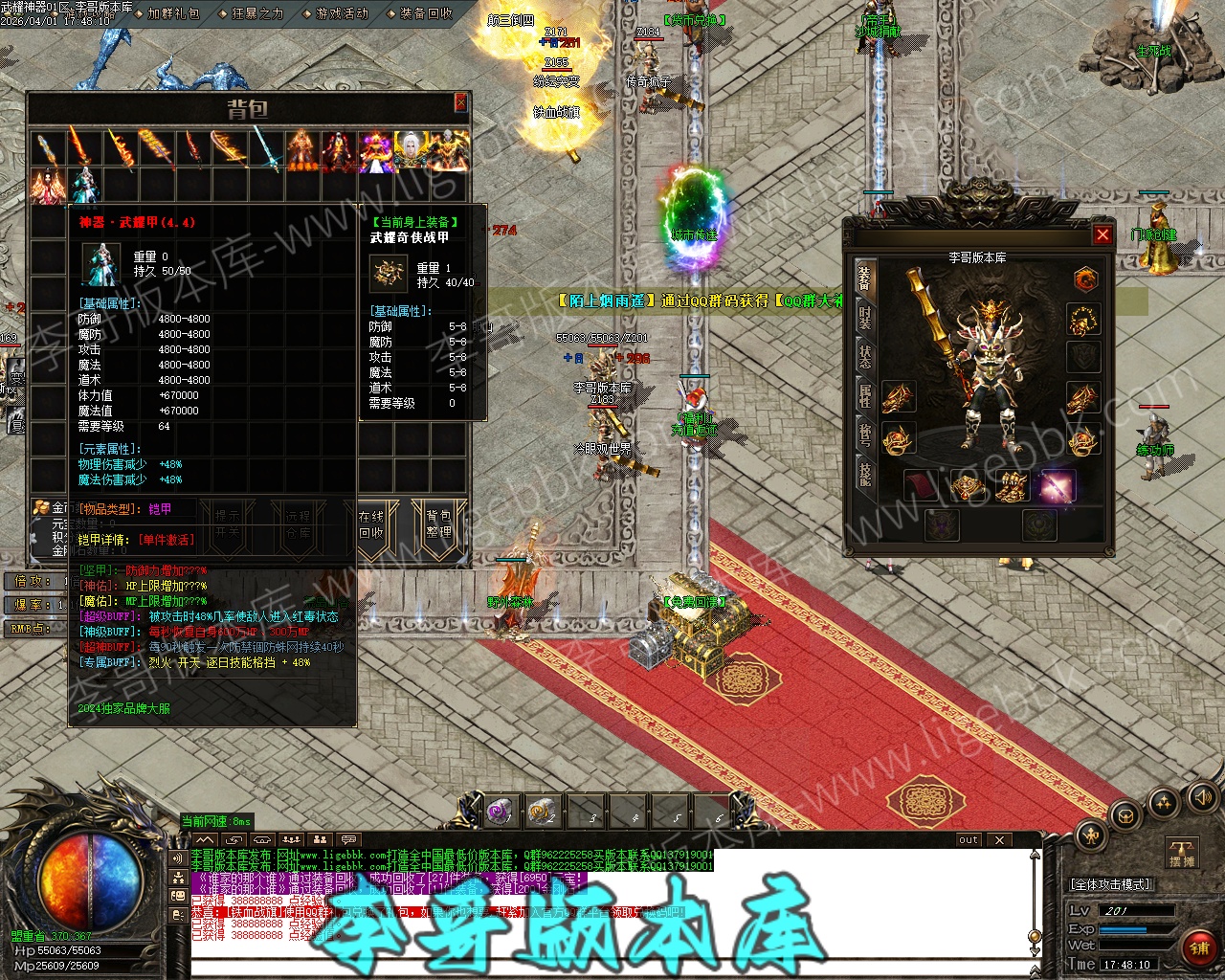Viewport: 1225px width, 980px height.
Task: Use the purple orb in hotbar slot one
Action: pyautogui.click(x=500, y=812)
